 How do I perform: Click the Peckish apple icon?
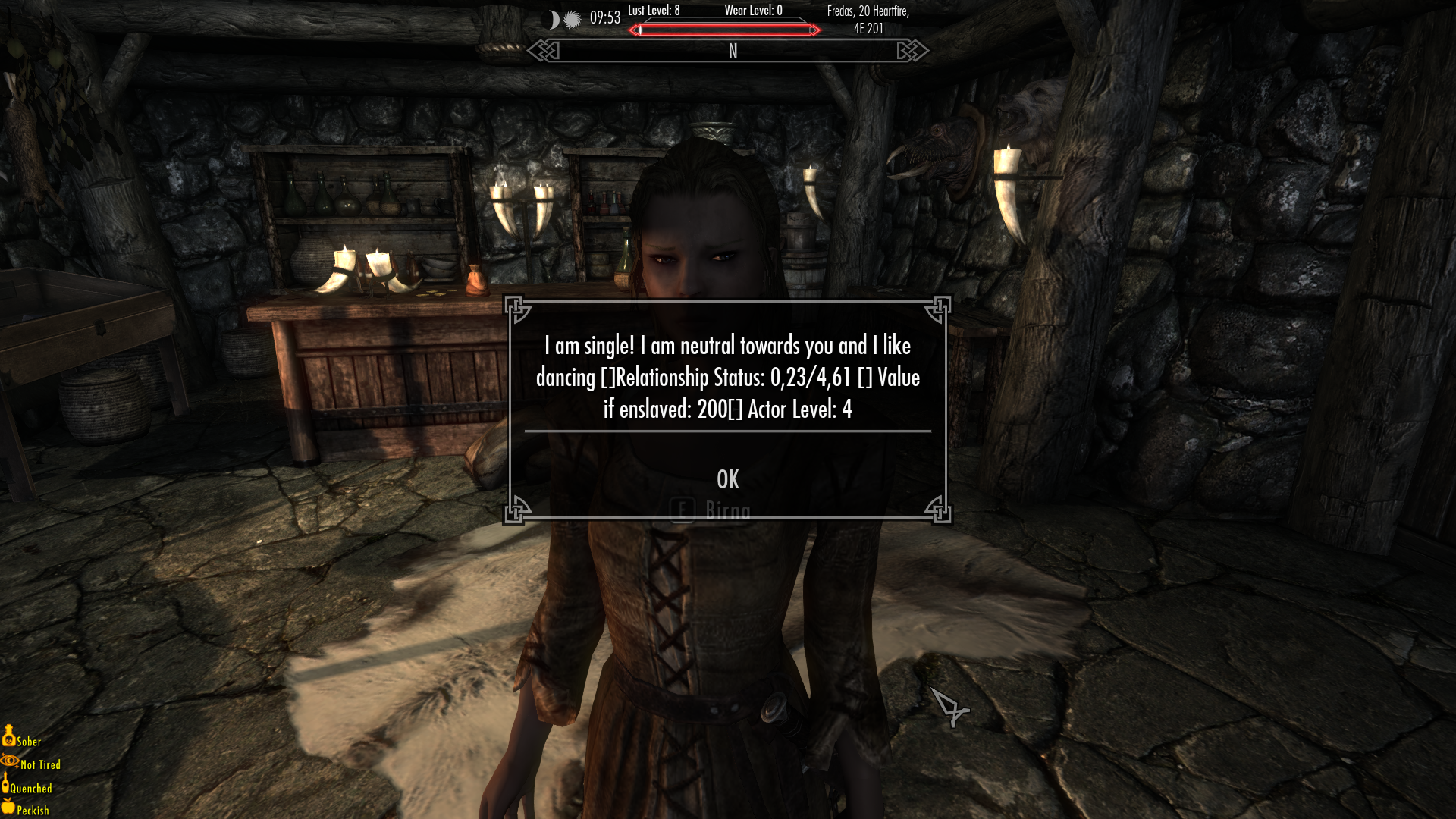coord(8,808)
